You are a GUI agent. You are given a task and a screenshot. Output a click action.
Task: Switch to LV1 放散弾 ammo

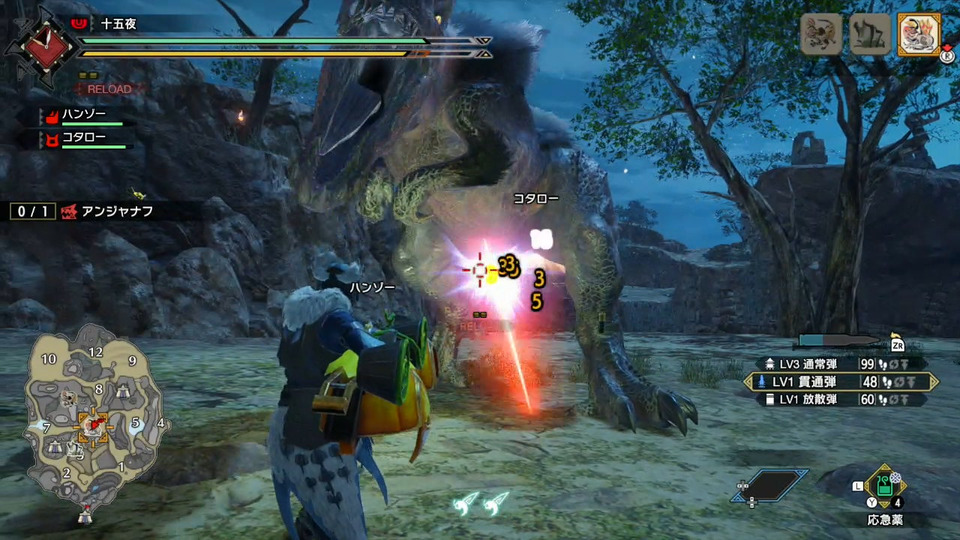tap(835, 400)
